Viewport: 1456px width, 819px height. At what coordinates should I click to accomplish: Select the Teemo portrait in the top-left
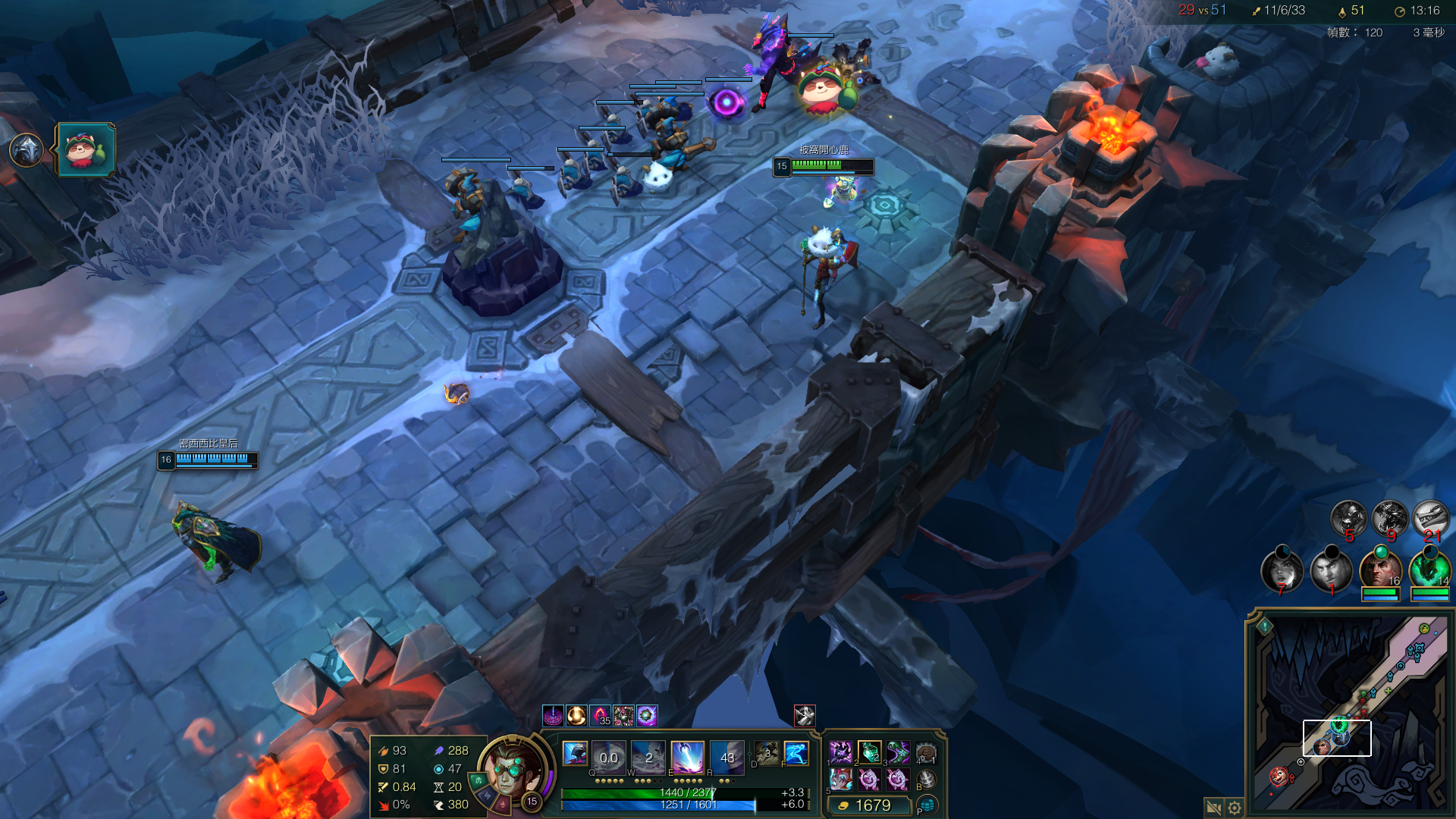pyautogui.click(x=86, y=149)
